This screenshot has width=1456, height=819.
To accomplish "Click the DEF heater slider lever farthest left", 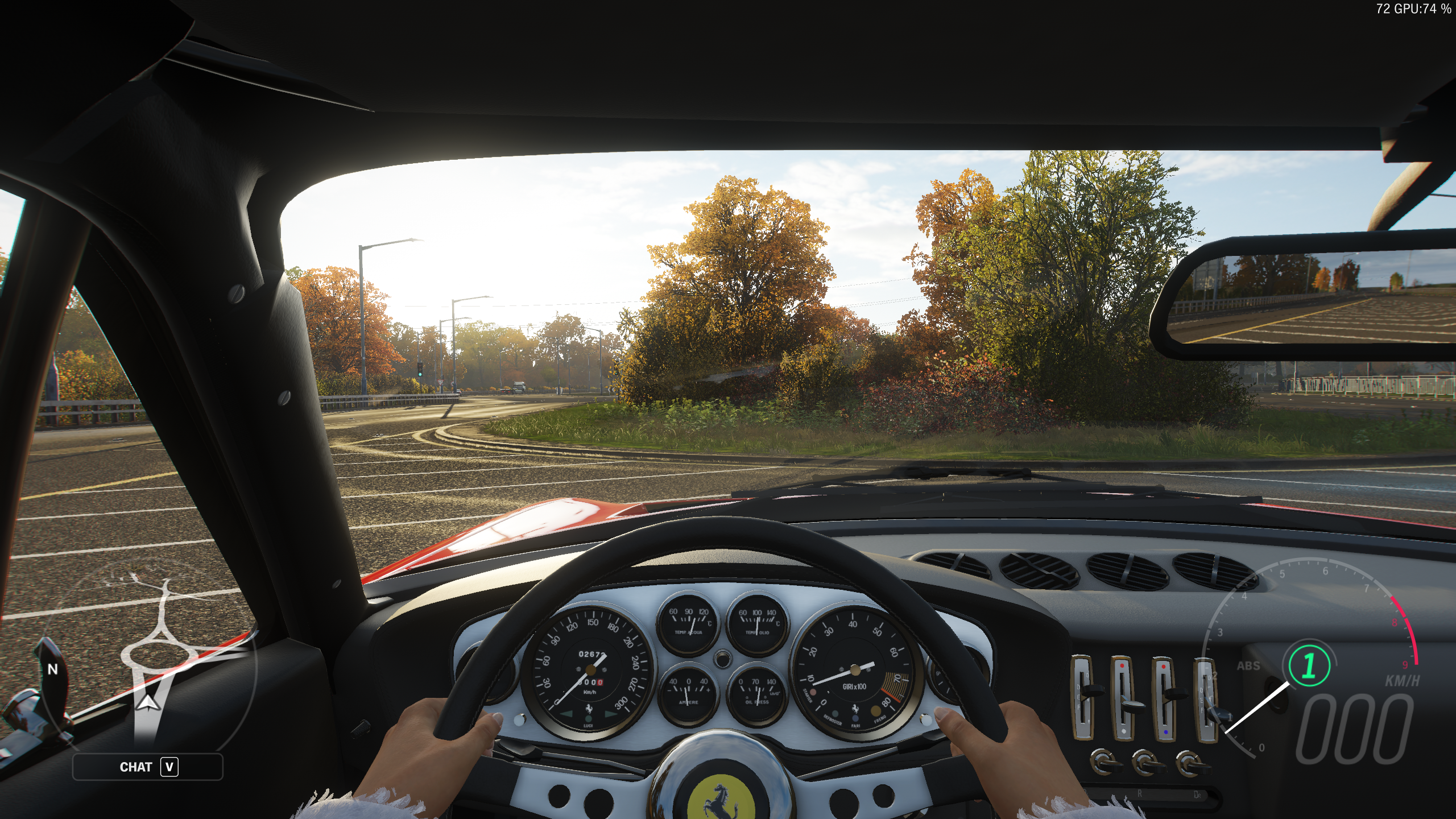I will (x=1092, y=690).
